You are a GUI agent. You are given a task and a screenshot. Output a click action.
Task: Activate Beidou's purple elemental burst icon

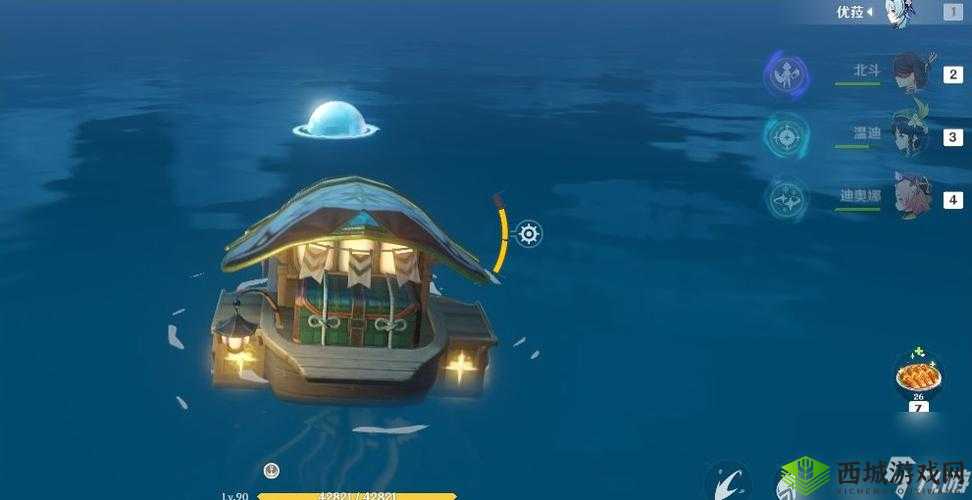(787, 75)
